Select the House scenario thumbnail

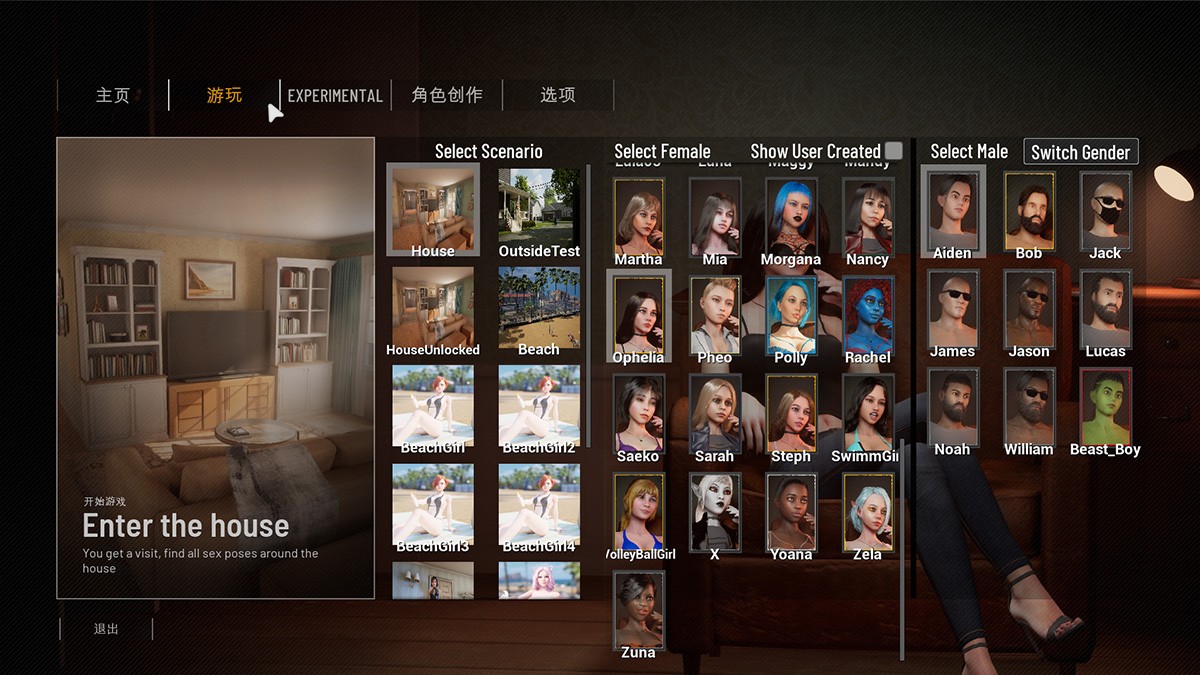tap(433, 209)
